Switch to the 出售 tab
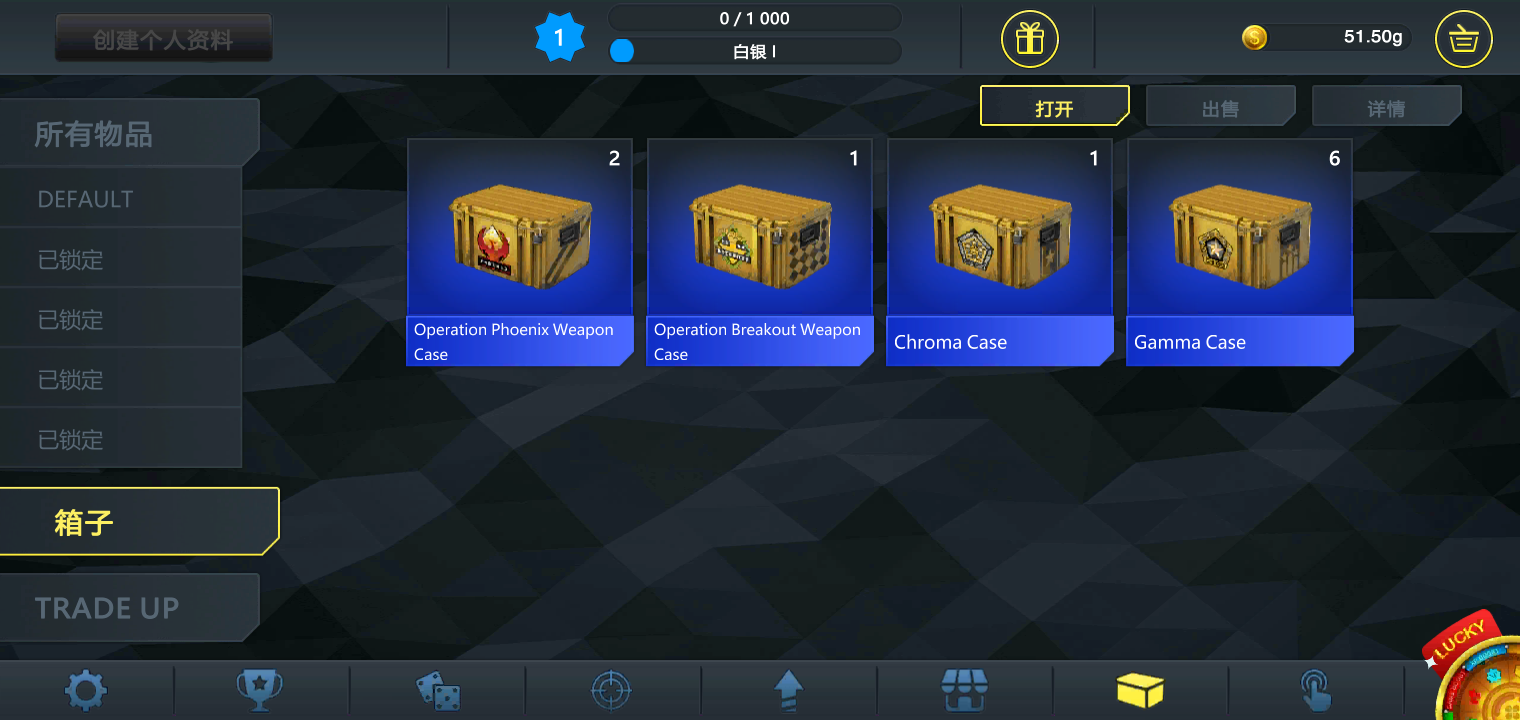This screenshot has height=720, width=1520. click(x=1220, y=105)
